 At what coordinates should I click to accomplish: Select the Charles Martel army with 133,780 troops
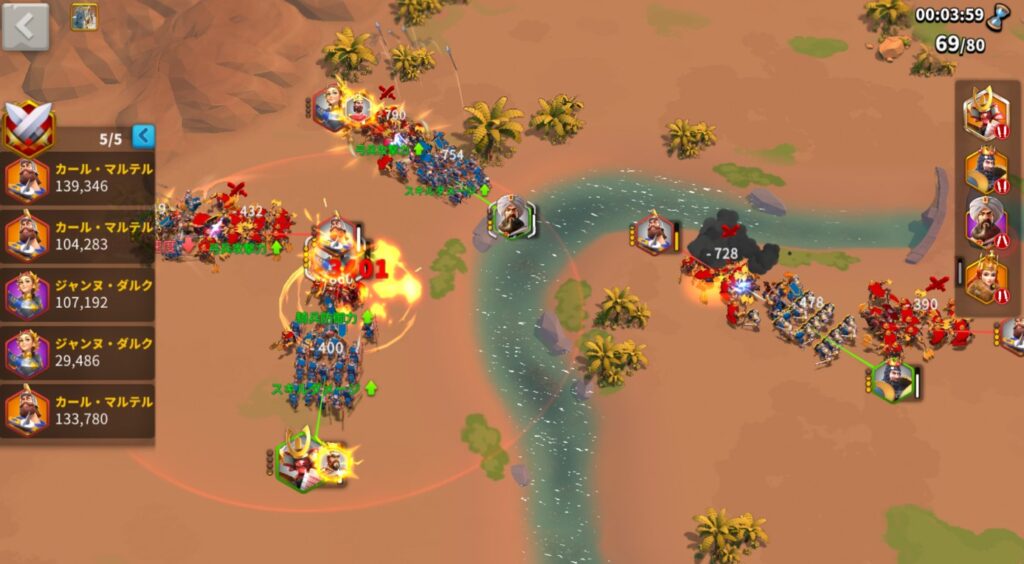click(78, 410)
